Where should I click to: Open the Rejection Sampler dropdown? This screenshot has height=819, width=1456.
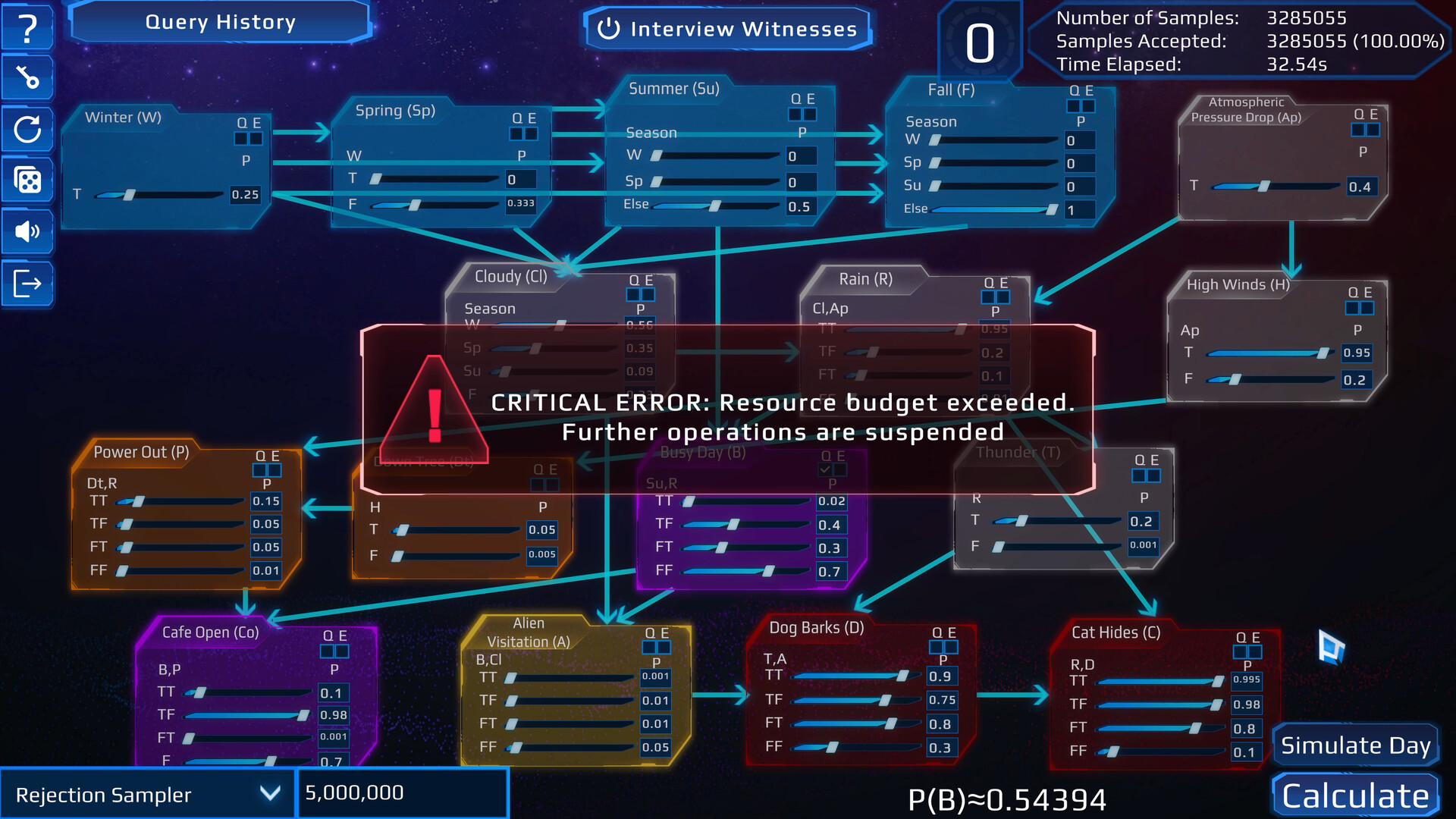147,794
